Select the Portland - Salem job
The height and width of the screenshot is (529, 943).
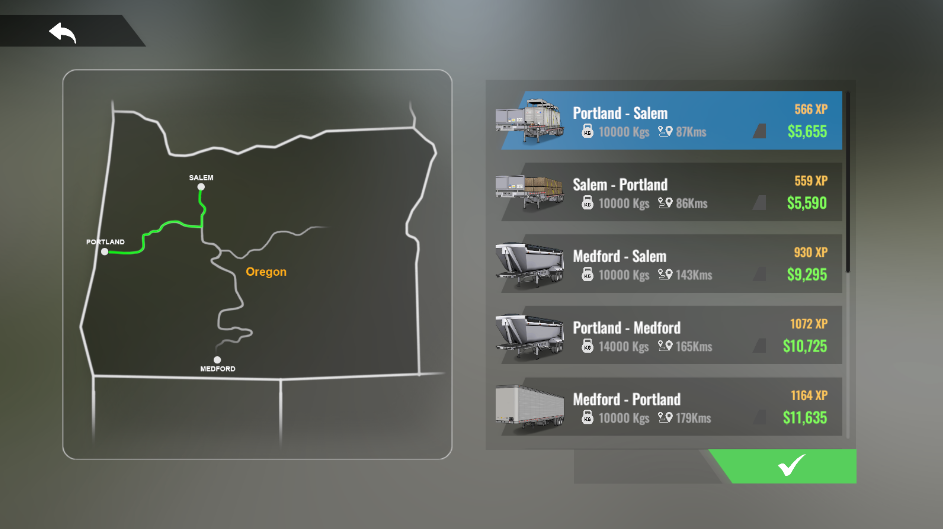pyautogui.click(x=667, y=121)
